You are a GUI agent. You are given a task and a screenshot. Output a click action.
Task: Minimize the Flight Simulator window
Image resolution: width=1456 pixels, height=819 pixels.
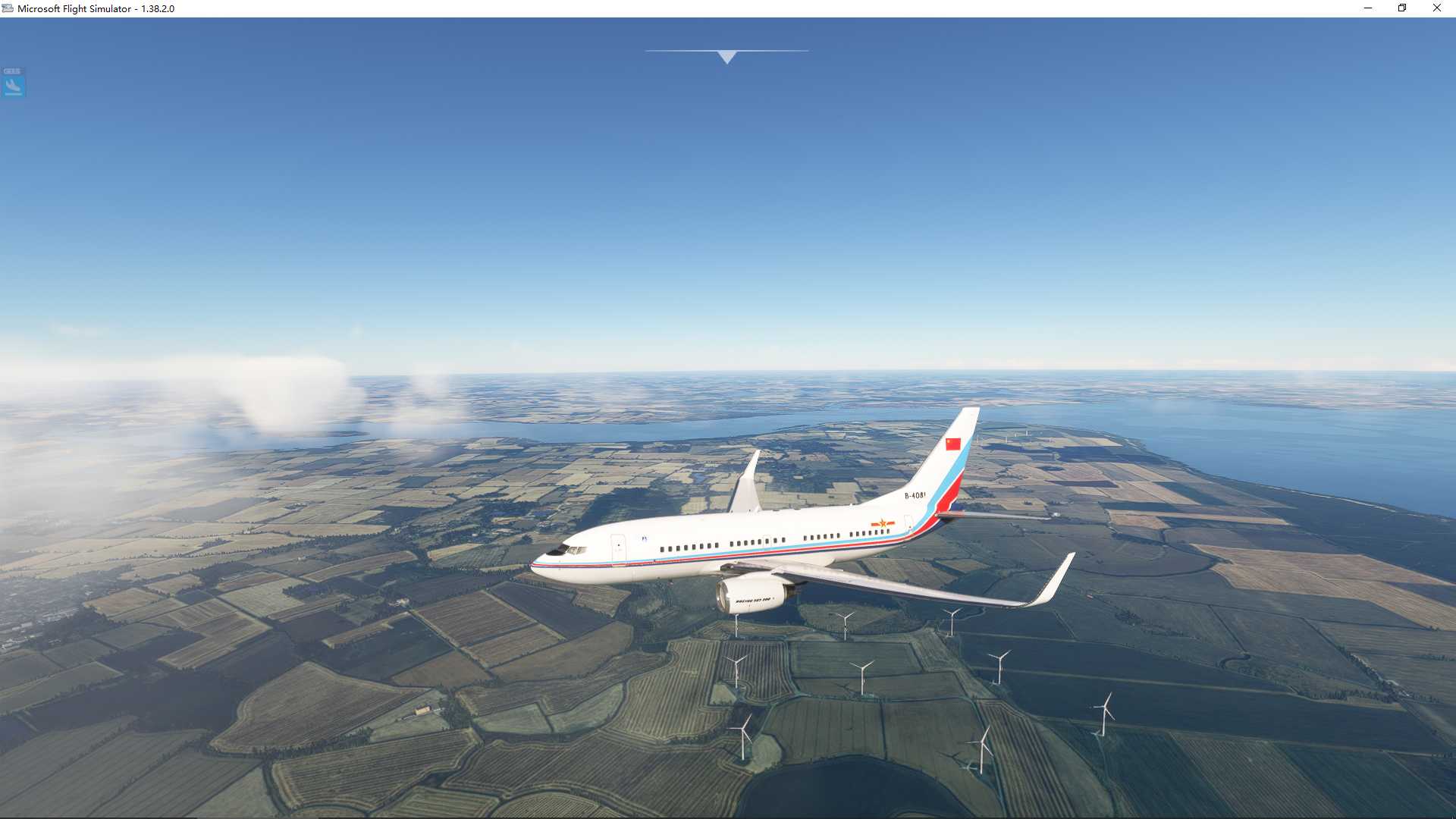(1368, 8)
